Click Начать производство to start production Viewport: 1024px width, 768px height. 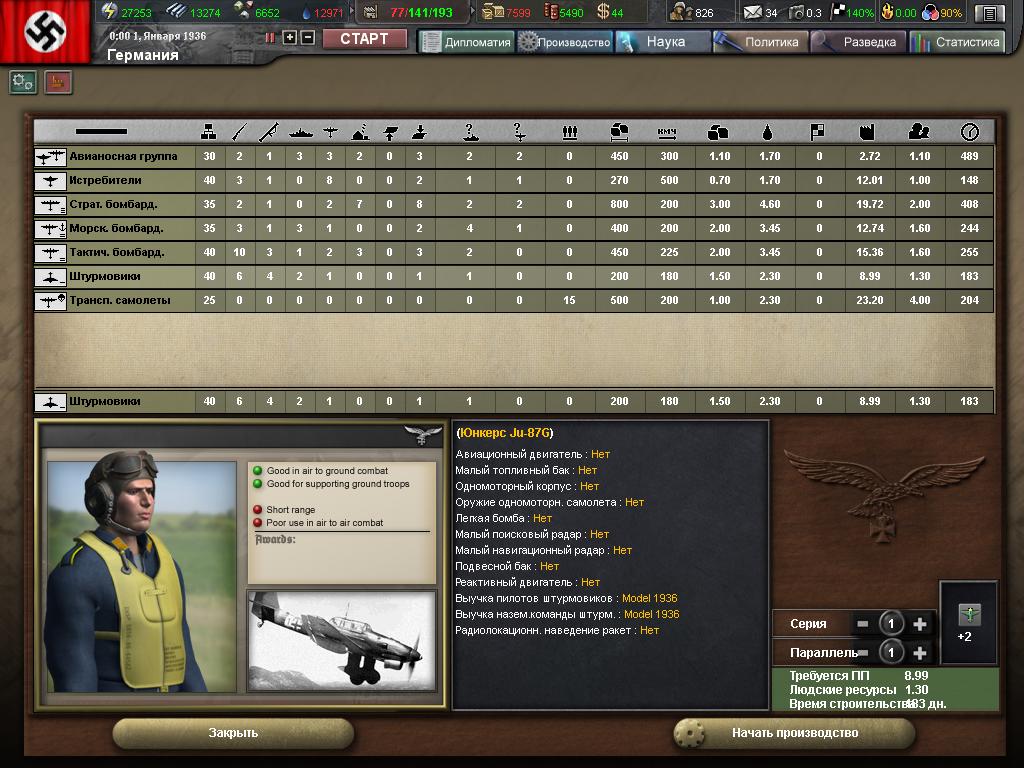tap(794, 733)
